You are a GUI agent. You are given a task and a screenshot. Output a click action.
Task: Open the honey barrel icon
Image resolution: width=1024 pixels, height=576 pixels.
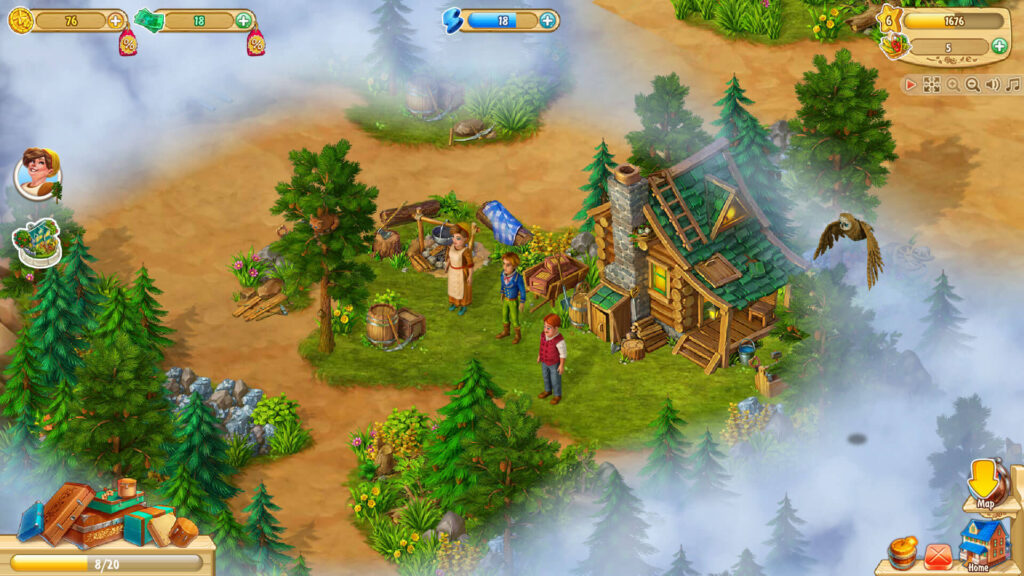[902, 553]
